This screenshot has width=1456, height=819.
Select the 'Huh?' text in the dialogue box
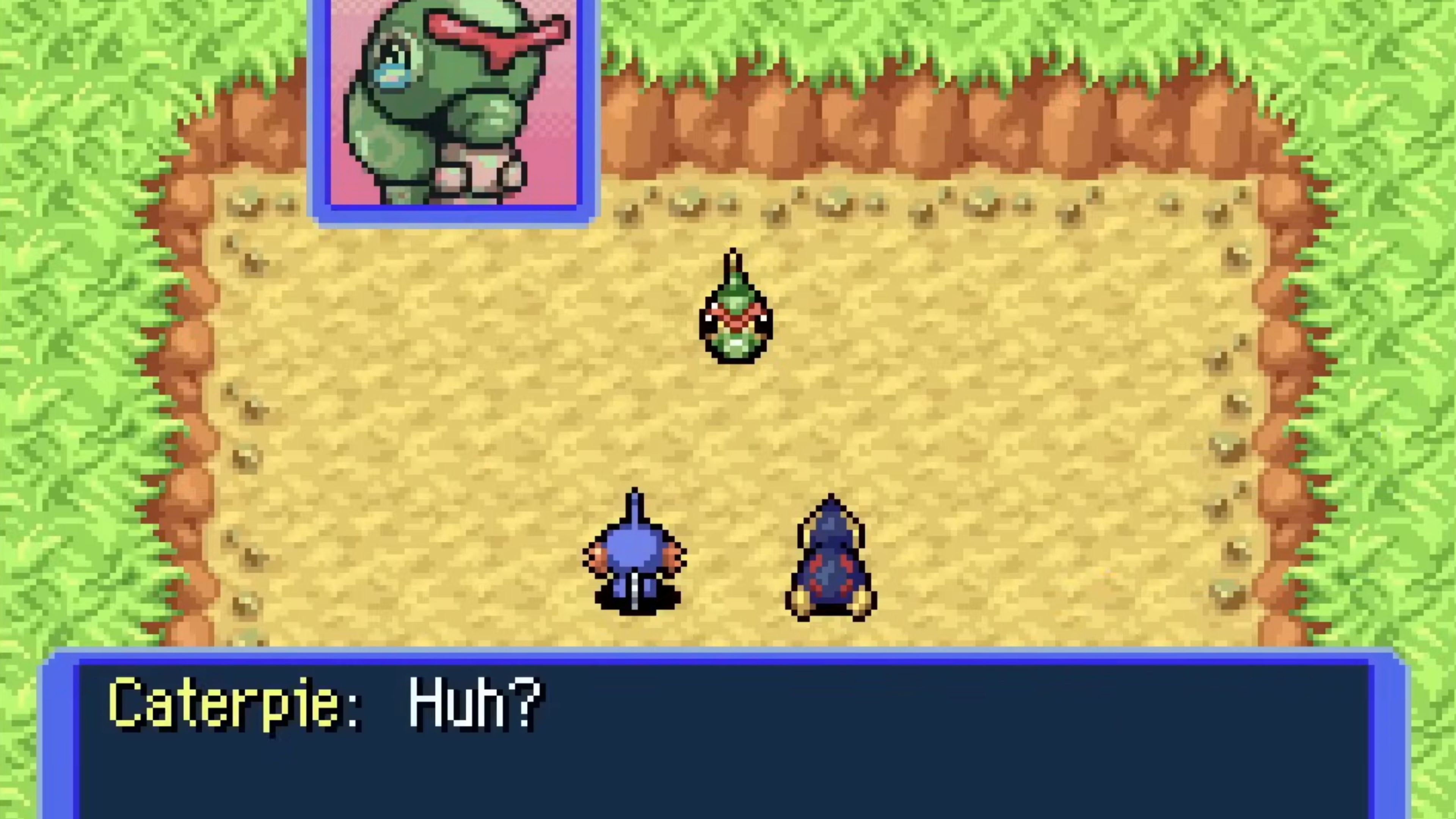475,704
